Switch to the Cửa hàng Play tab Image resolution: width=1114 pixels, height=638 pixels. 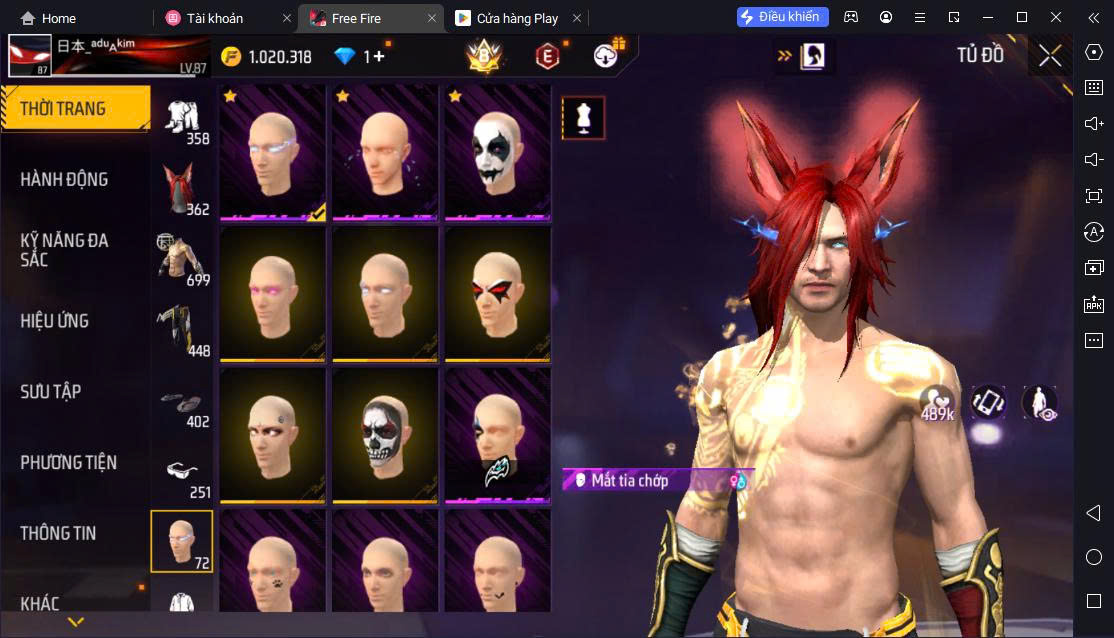pos(516,18)
